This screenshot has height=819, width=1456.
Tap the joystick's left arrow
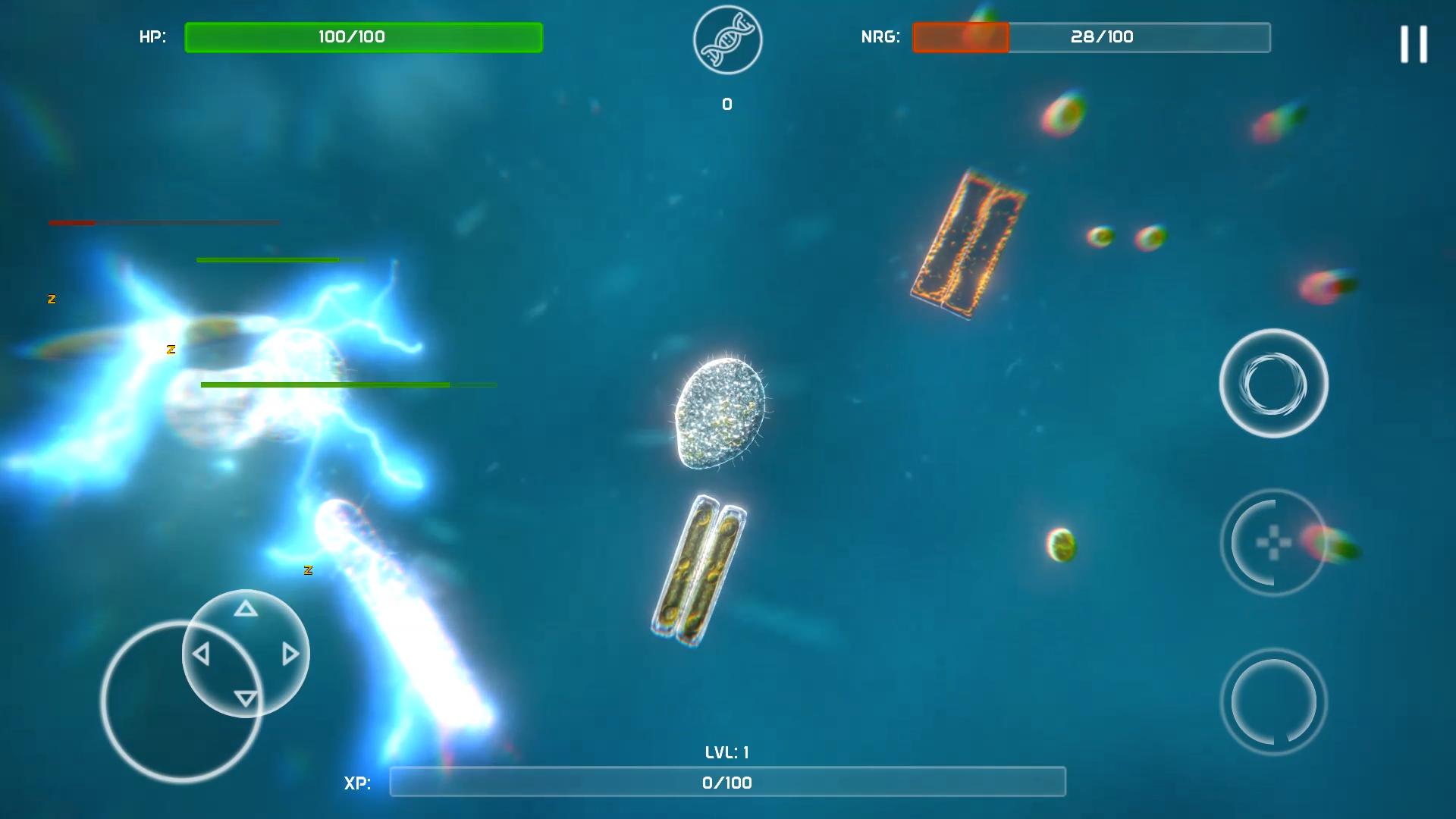[x=201, y=654]
